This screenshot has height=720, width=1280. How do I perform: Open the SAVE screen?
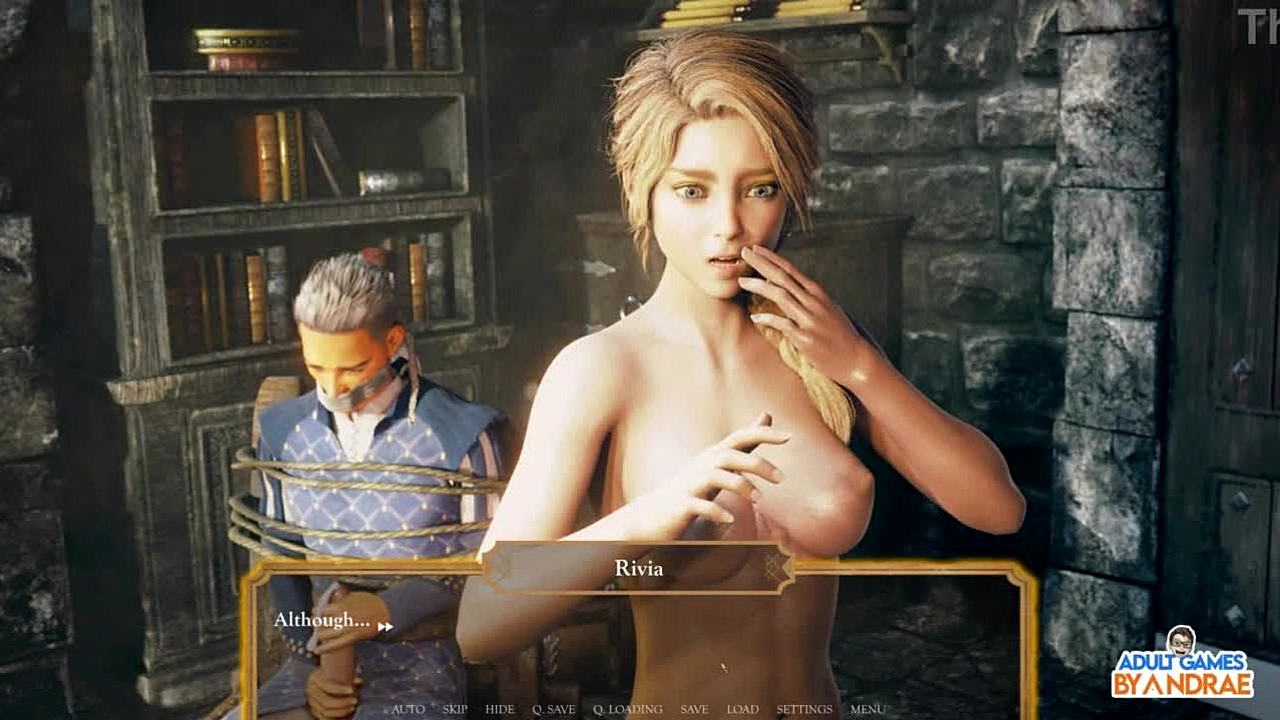pos(694,709)
